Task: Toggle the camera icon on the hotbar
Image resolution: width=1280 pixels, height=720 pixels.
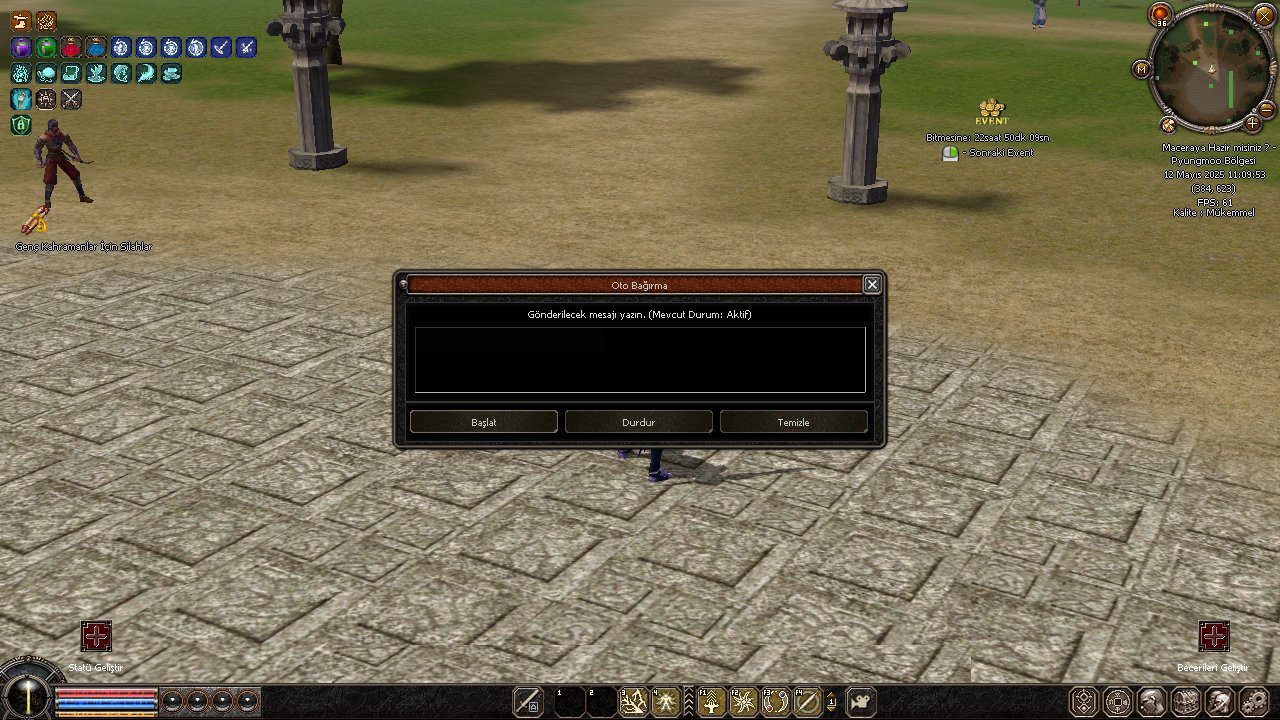Action: tap(860, 702)
